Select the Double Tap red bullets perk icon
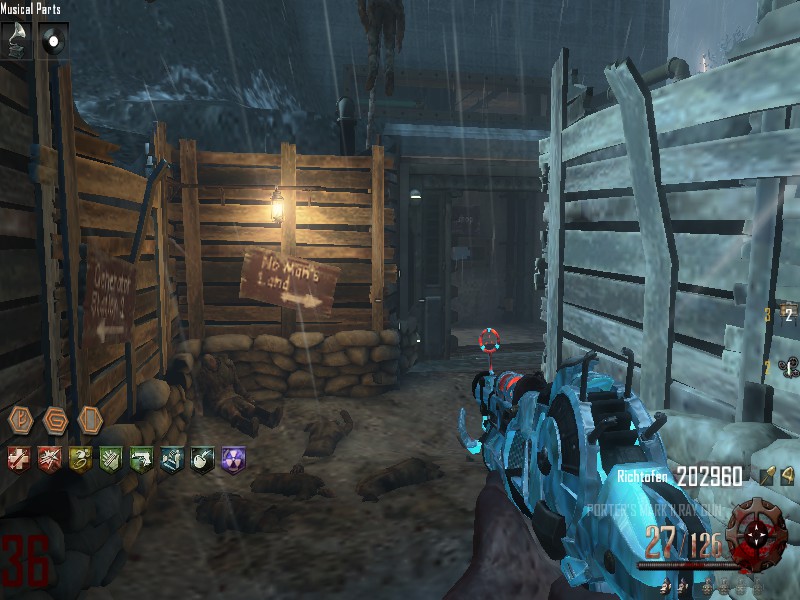The width and height of the screenshot is (800, 600). (49, 460)
